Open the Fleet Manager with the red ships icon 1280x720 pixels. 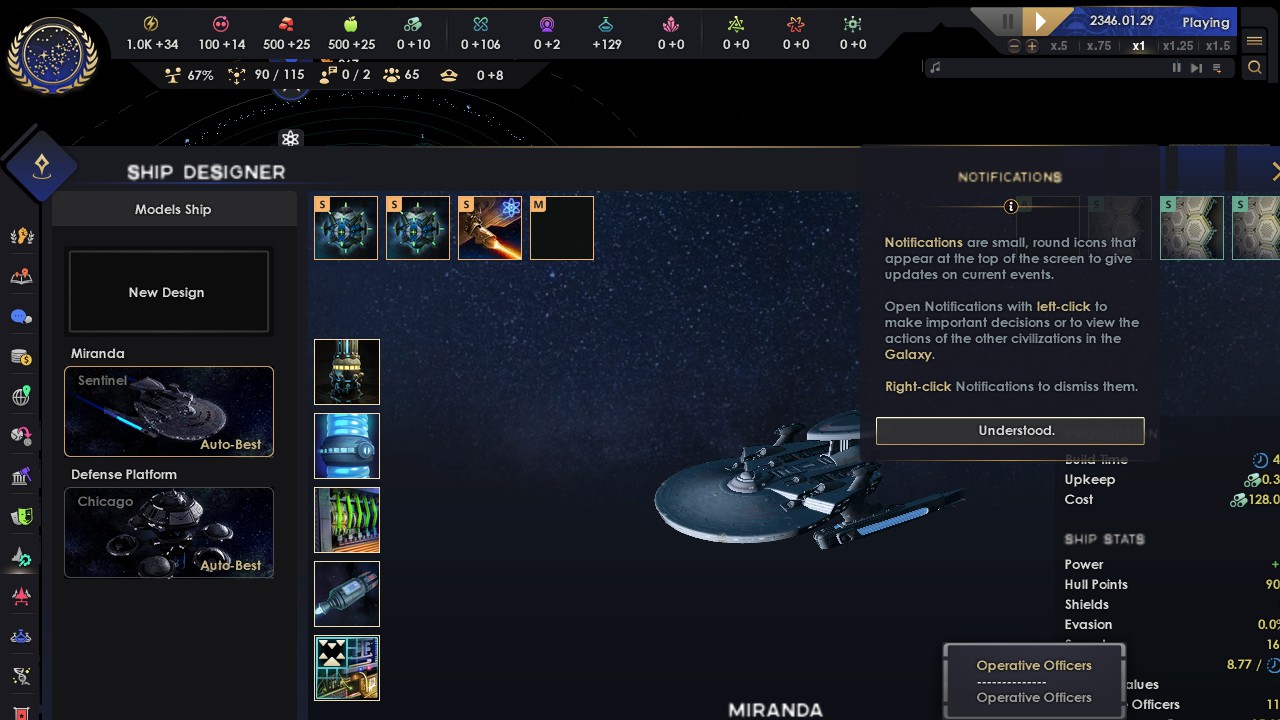coord(22,597)
